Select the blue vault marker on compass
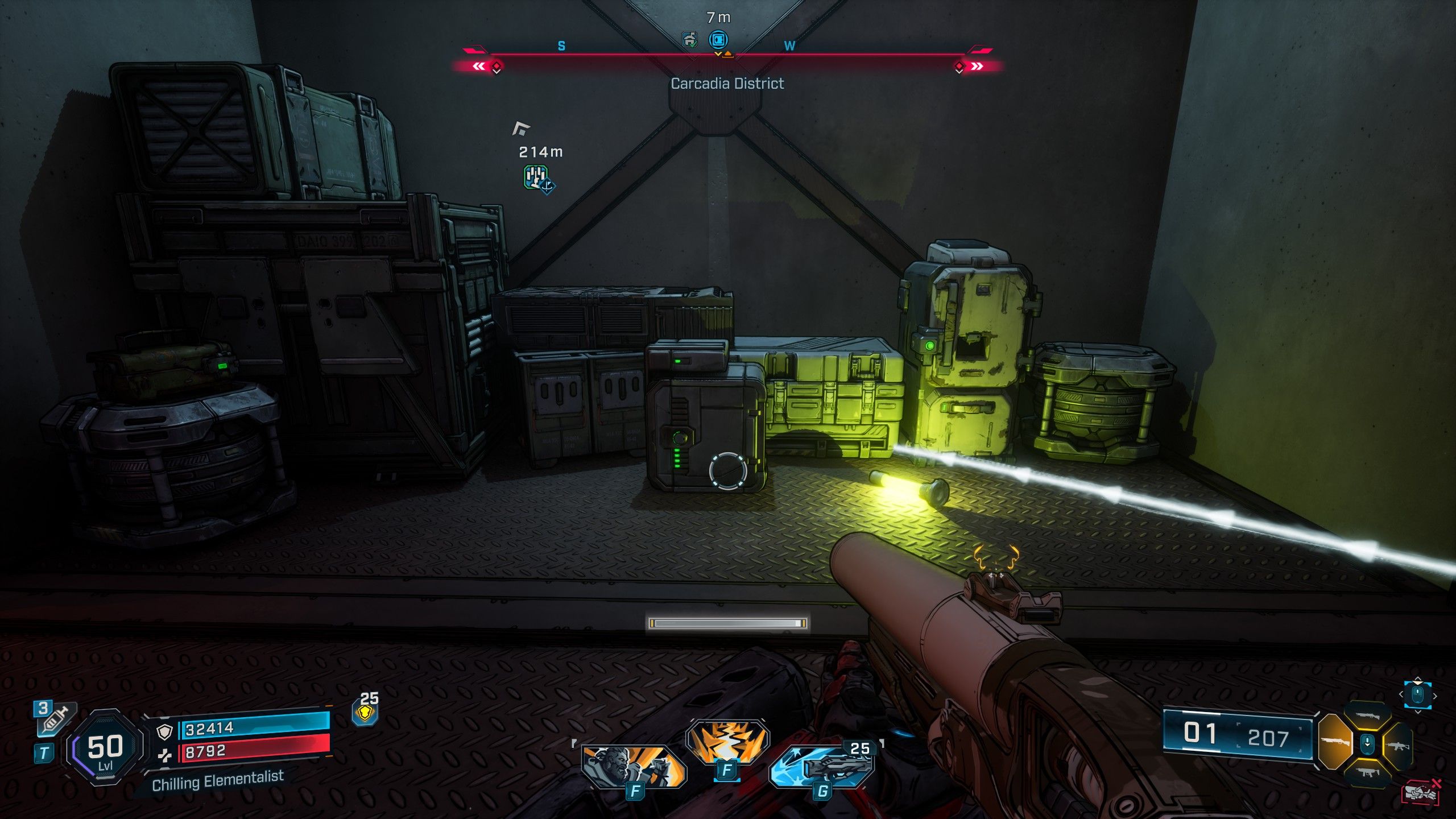 pyautogui.click(x=718, y=40)
